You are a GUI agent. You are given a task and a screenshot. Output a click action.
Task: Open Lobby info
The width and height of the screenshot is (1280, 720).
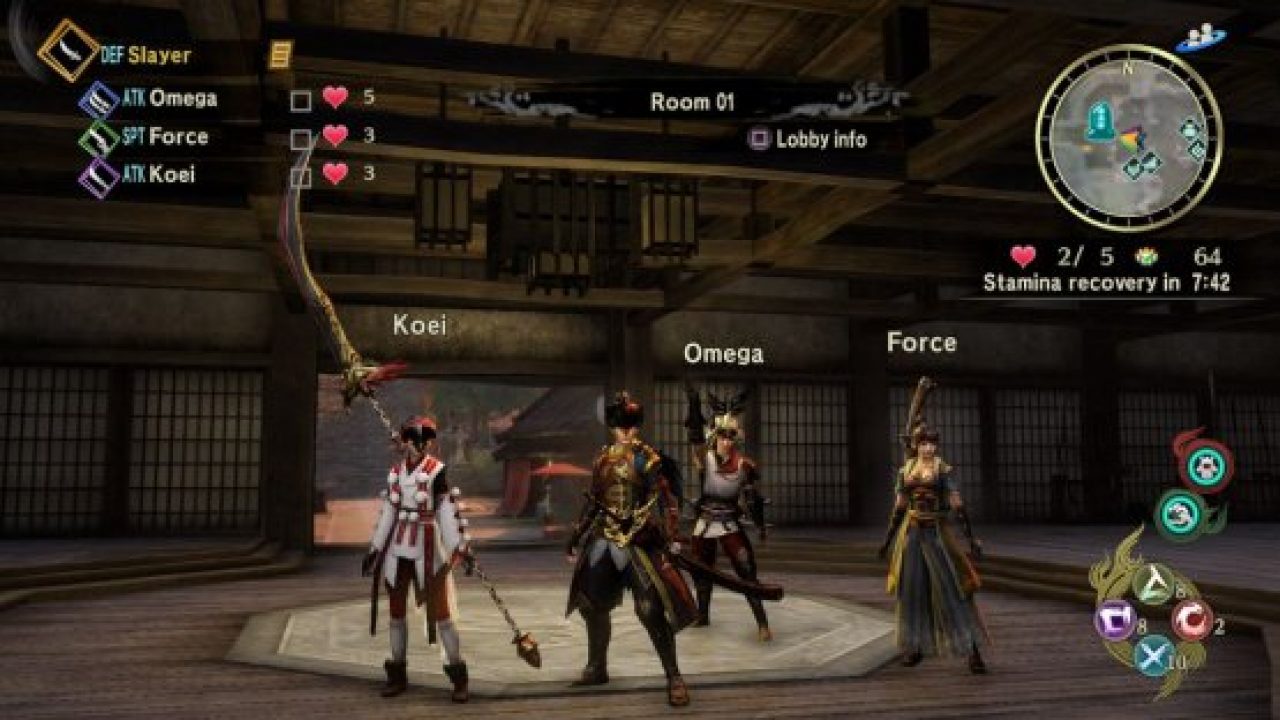(808, 140)
